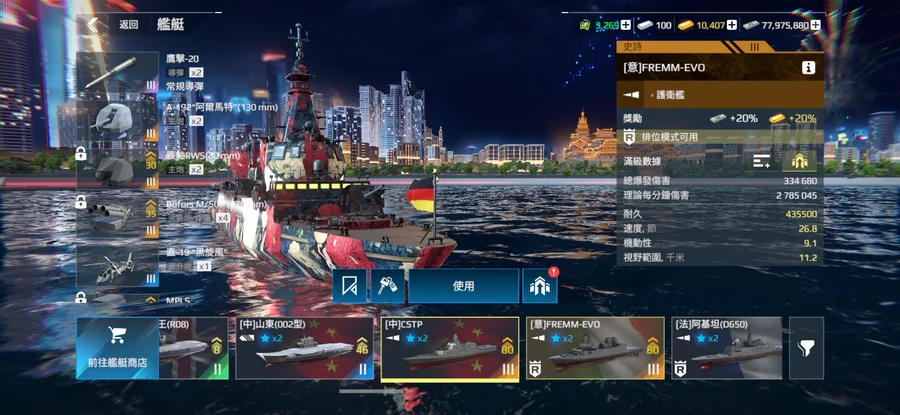Viewport: 900px width, 415px height.
Task: Pick the [法]阿基坦(D650) ship card
Action: coord(727,348)
